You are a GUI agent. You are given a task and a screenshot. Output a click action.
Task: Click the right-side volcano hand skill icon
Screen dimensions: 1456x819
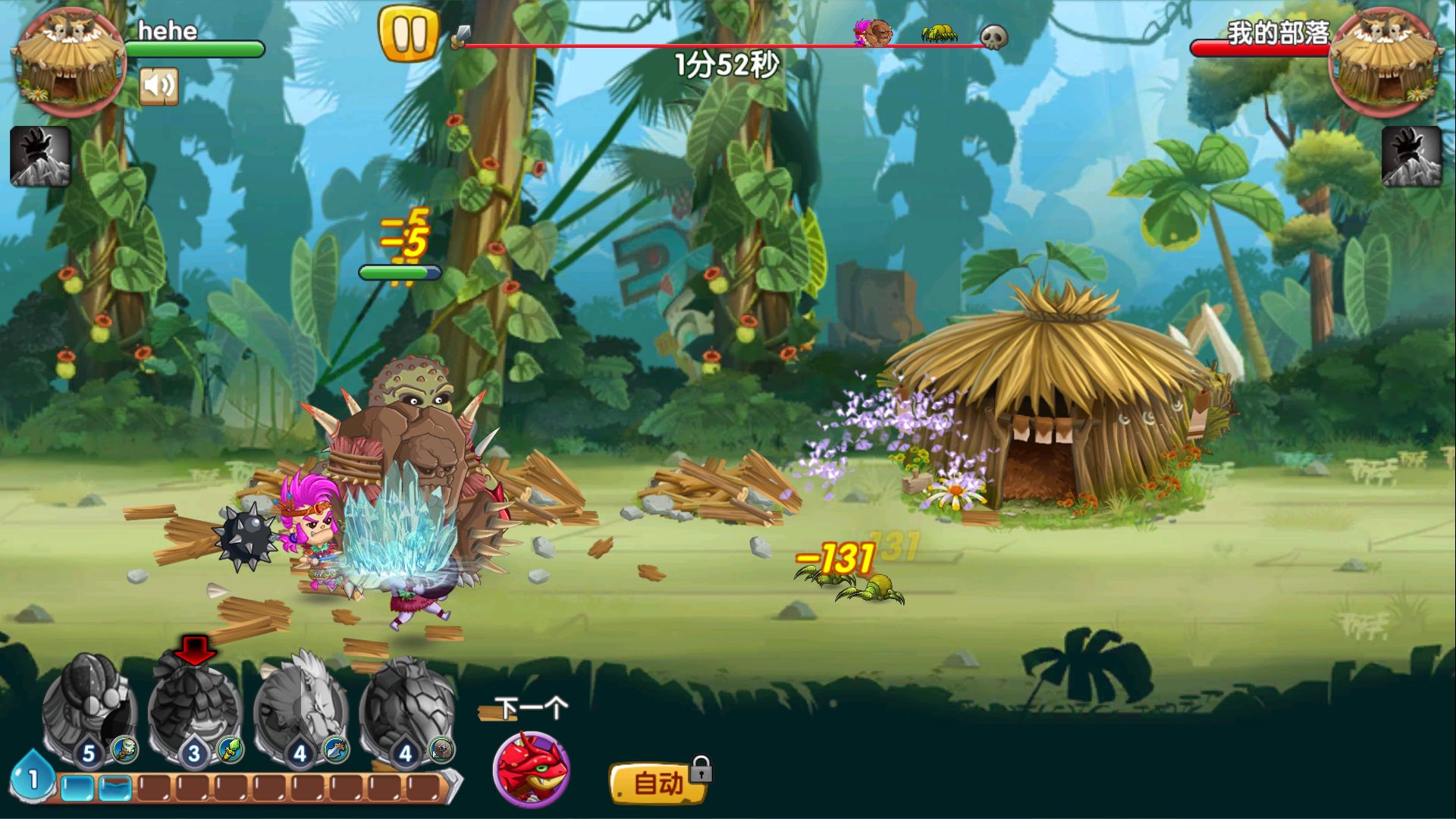click(1411, 156)
